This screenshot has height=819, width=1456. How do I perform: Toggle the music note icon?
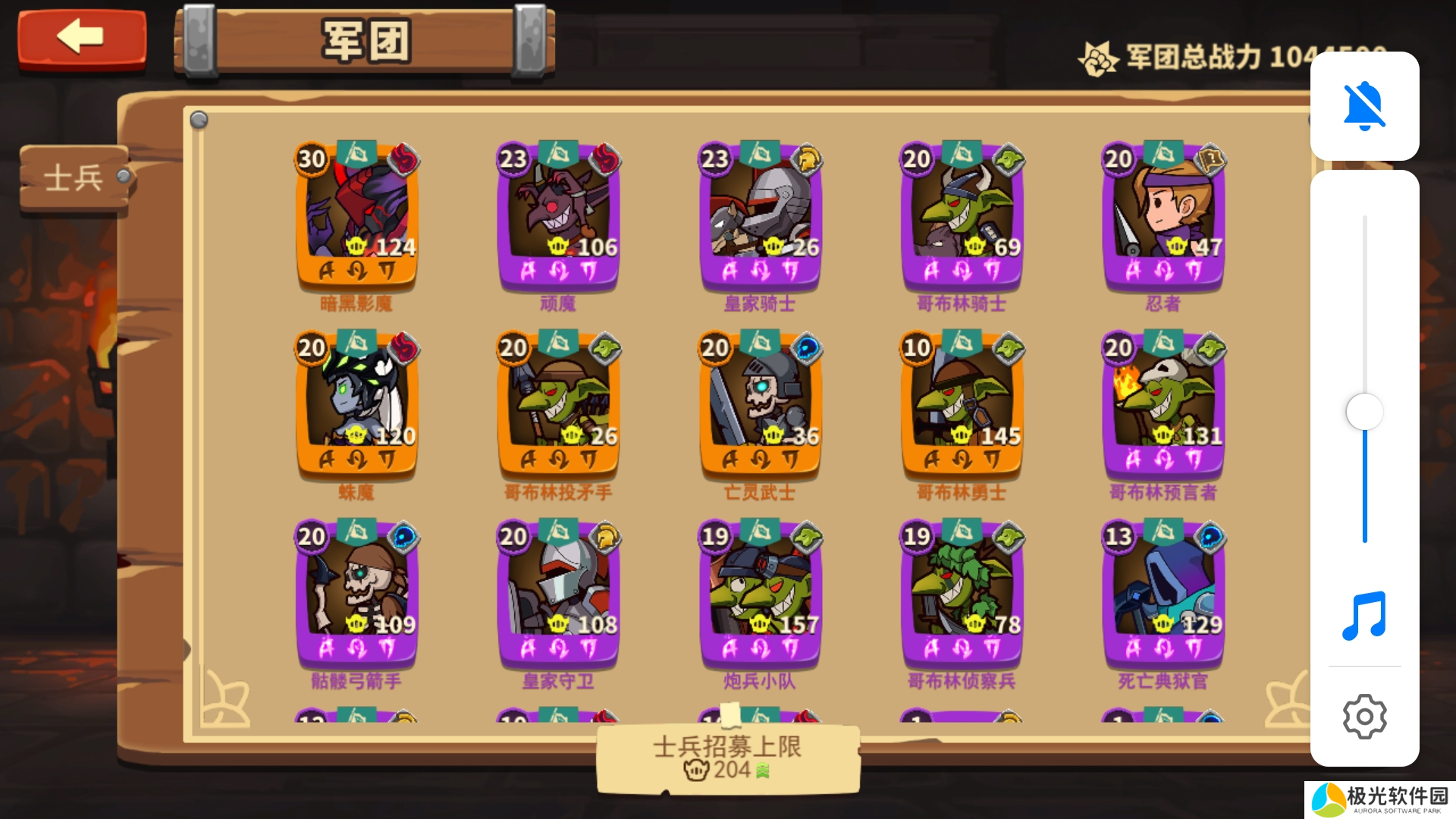[x=1363, y=616]
